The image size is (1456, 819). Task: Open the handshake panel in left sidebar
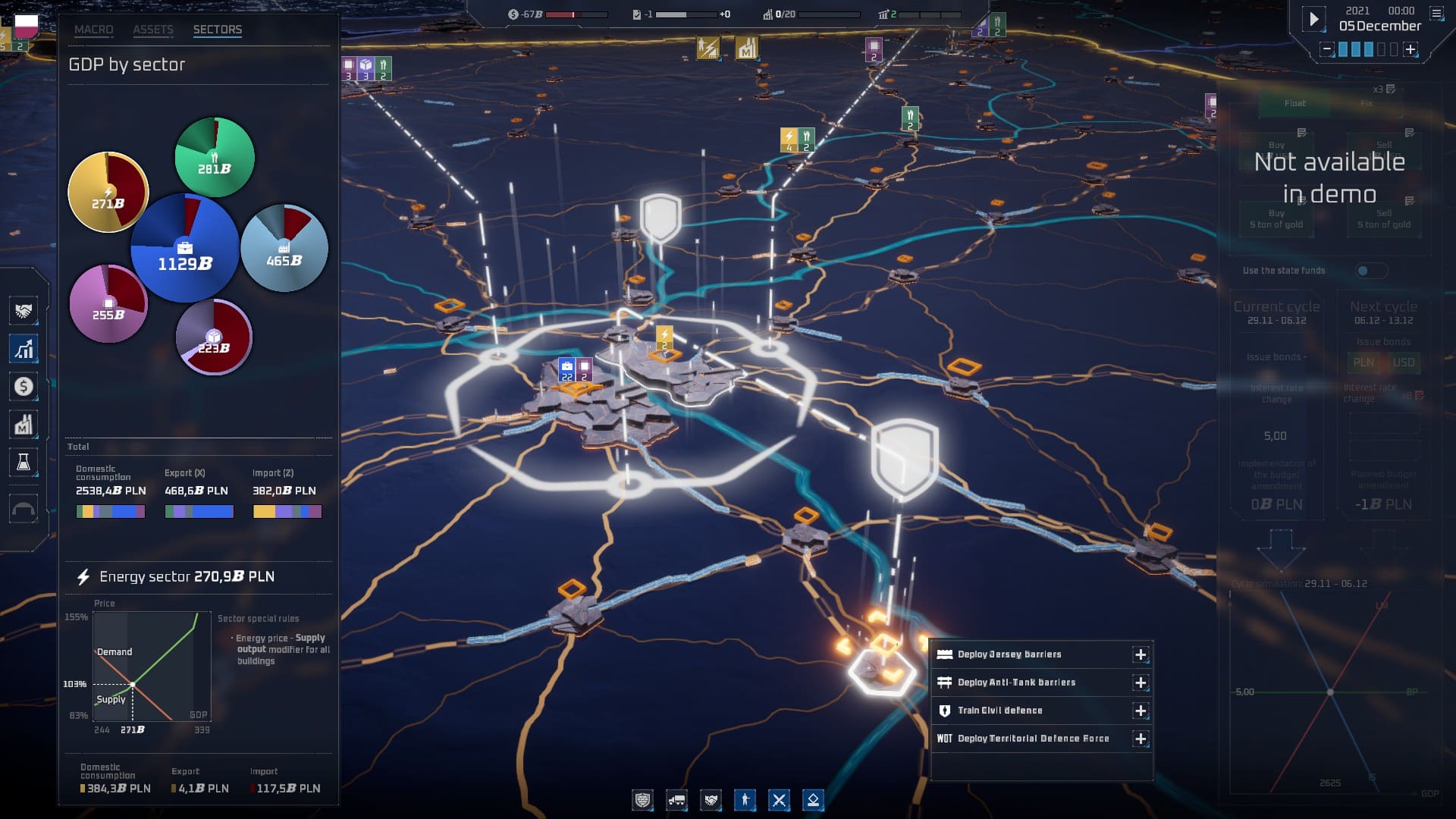pyautogui.click(x=24, y=311)
